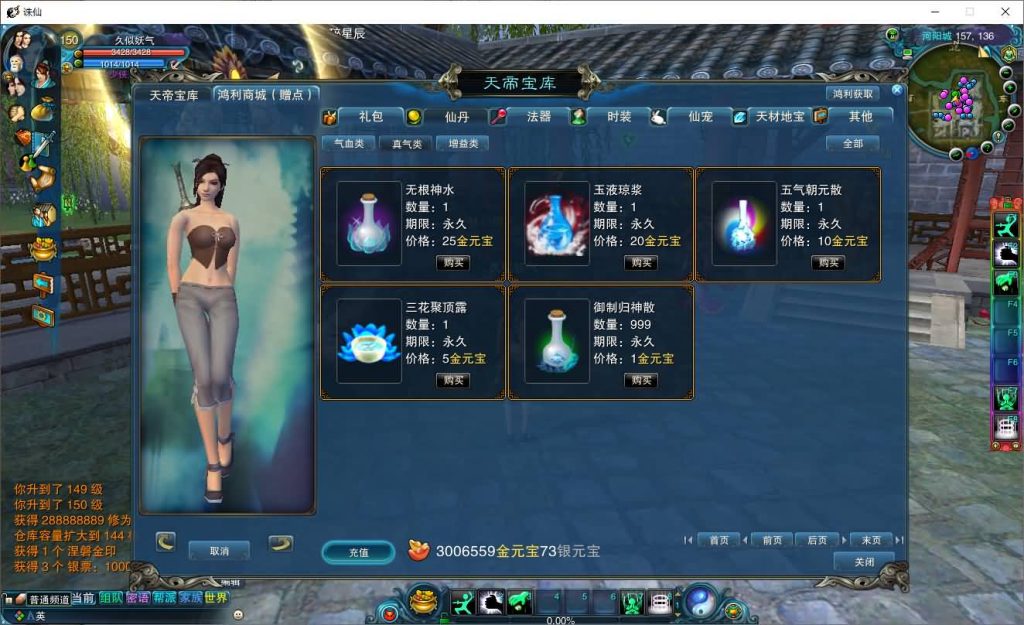This screenshot has height=625, width=1024.
Task: Show the 时装 fashion category
Action: point(619,117)
